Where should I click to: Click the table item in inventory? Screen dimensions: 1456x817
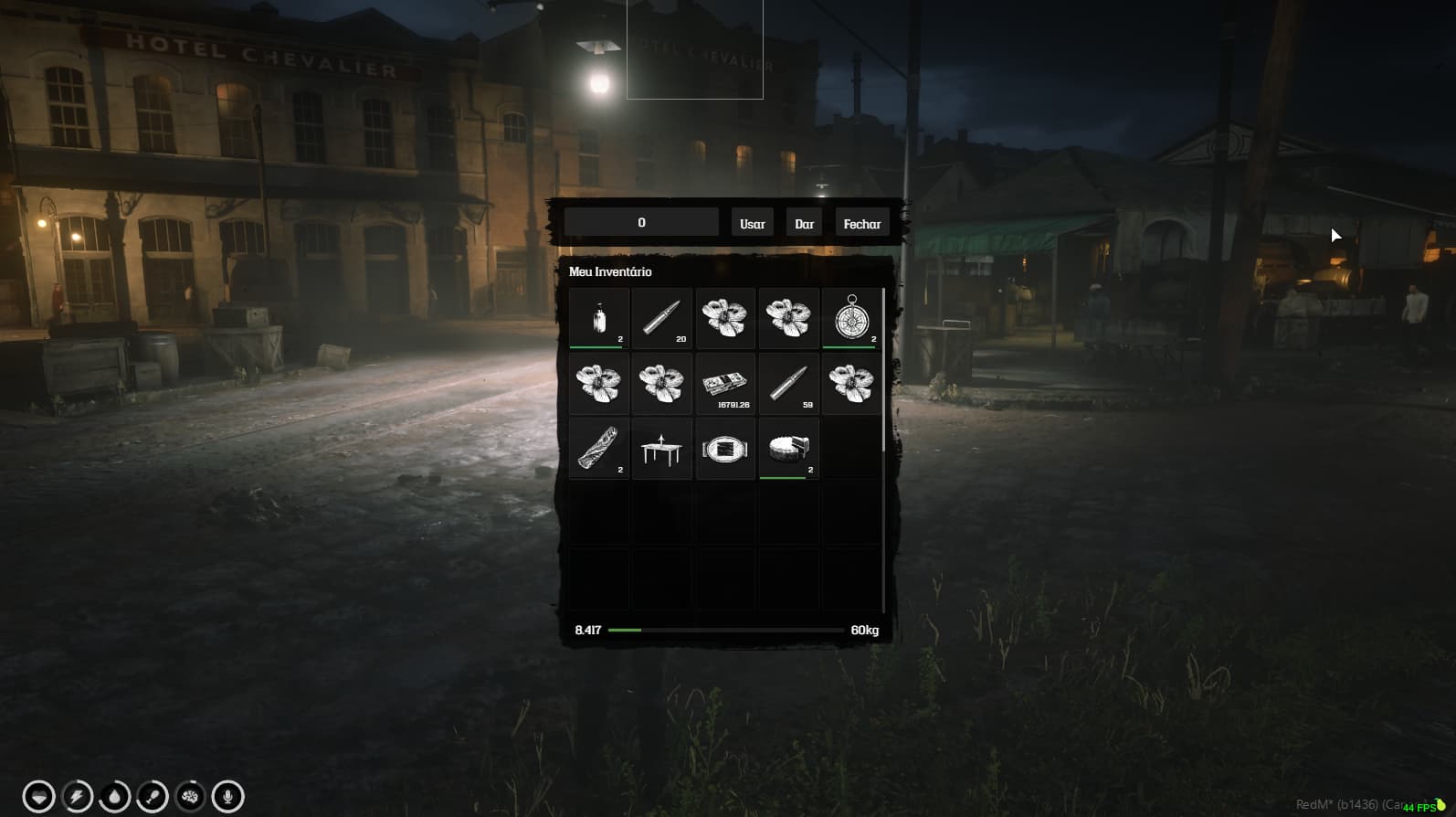(x=661, y=448)
